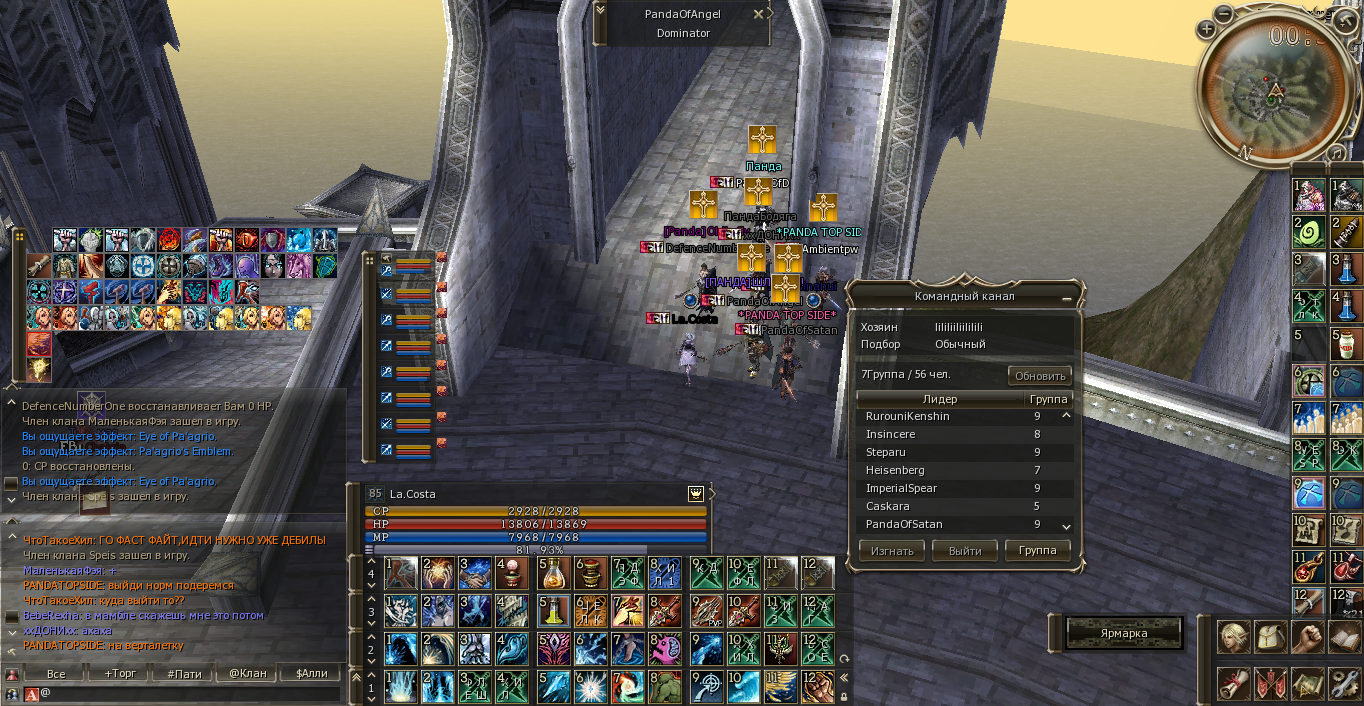Image resolution: width=1364 pixels, height=706 pixels.
Task: Switch to the +Торг chat tab
Action: pos(122,673)
